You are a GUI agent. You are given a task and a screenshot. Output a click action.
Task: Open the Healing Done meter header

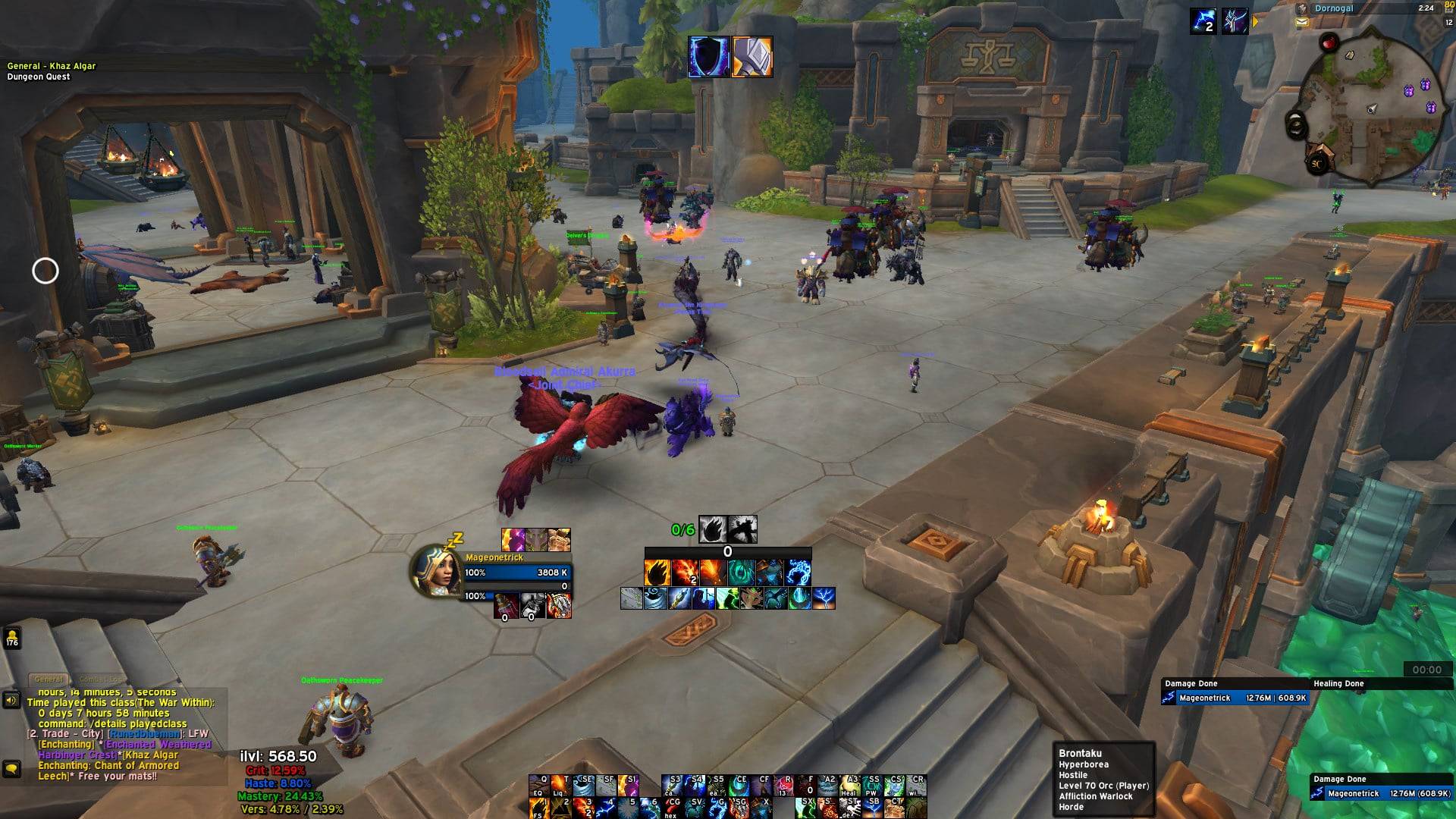[x=1338, y=683]
